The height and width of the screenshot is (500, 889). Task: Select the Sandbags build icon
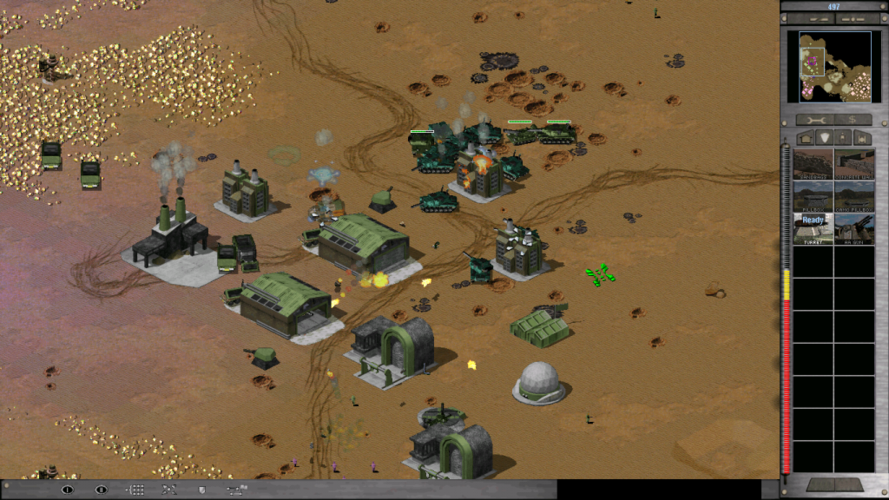pyautogui.click(x=813, y=165)
